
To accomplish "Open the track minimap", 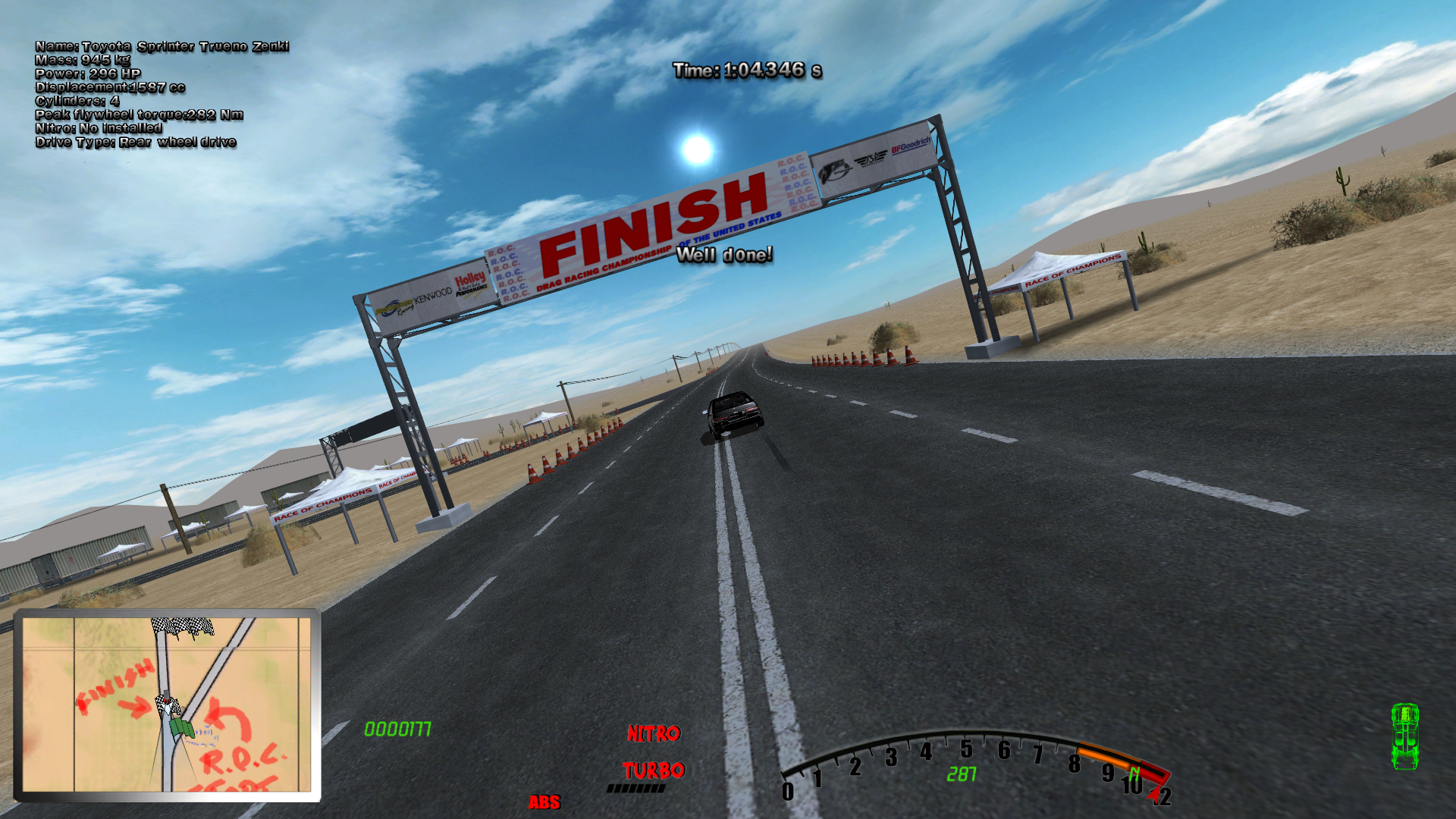I will [x=167, y=704].
